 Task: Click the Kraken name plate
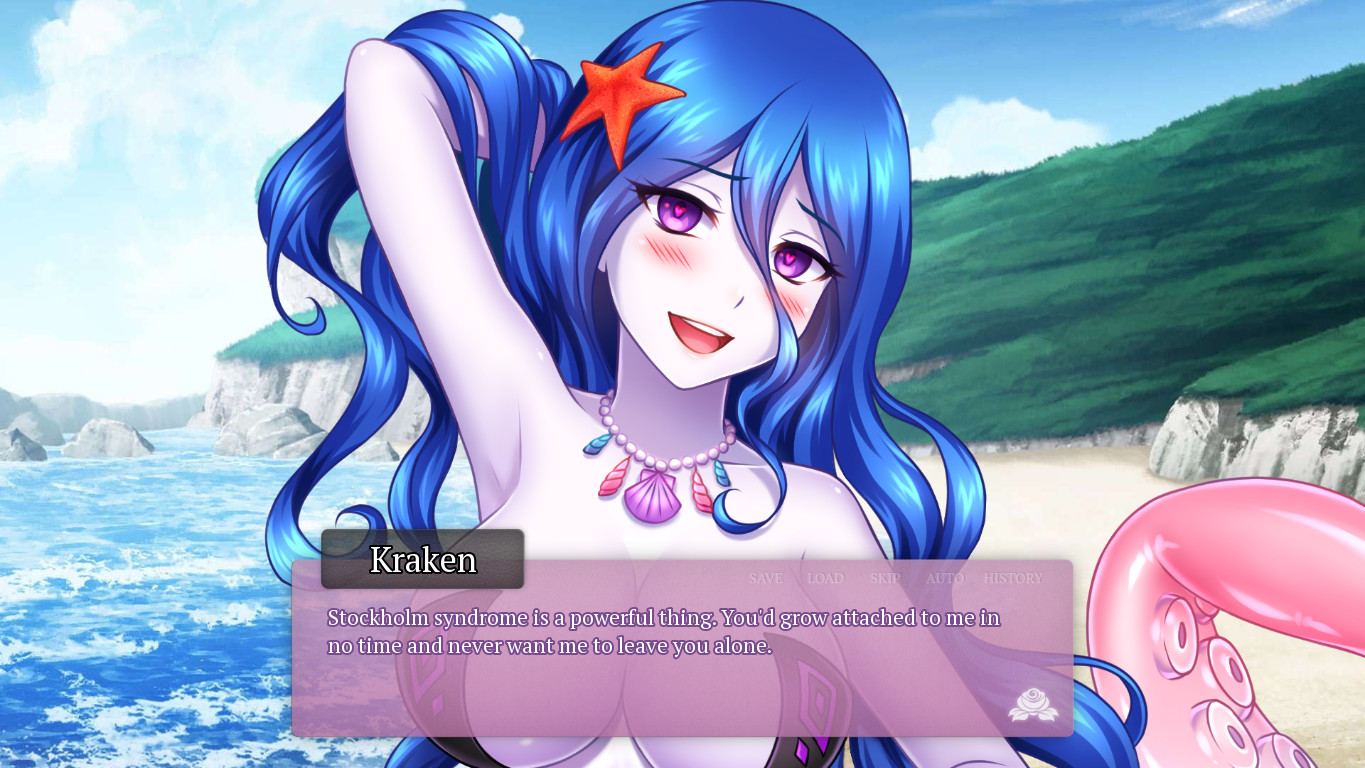pyautogui.click(x=421, y=560)
